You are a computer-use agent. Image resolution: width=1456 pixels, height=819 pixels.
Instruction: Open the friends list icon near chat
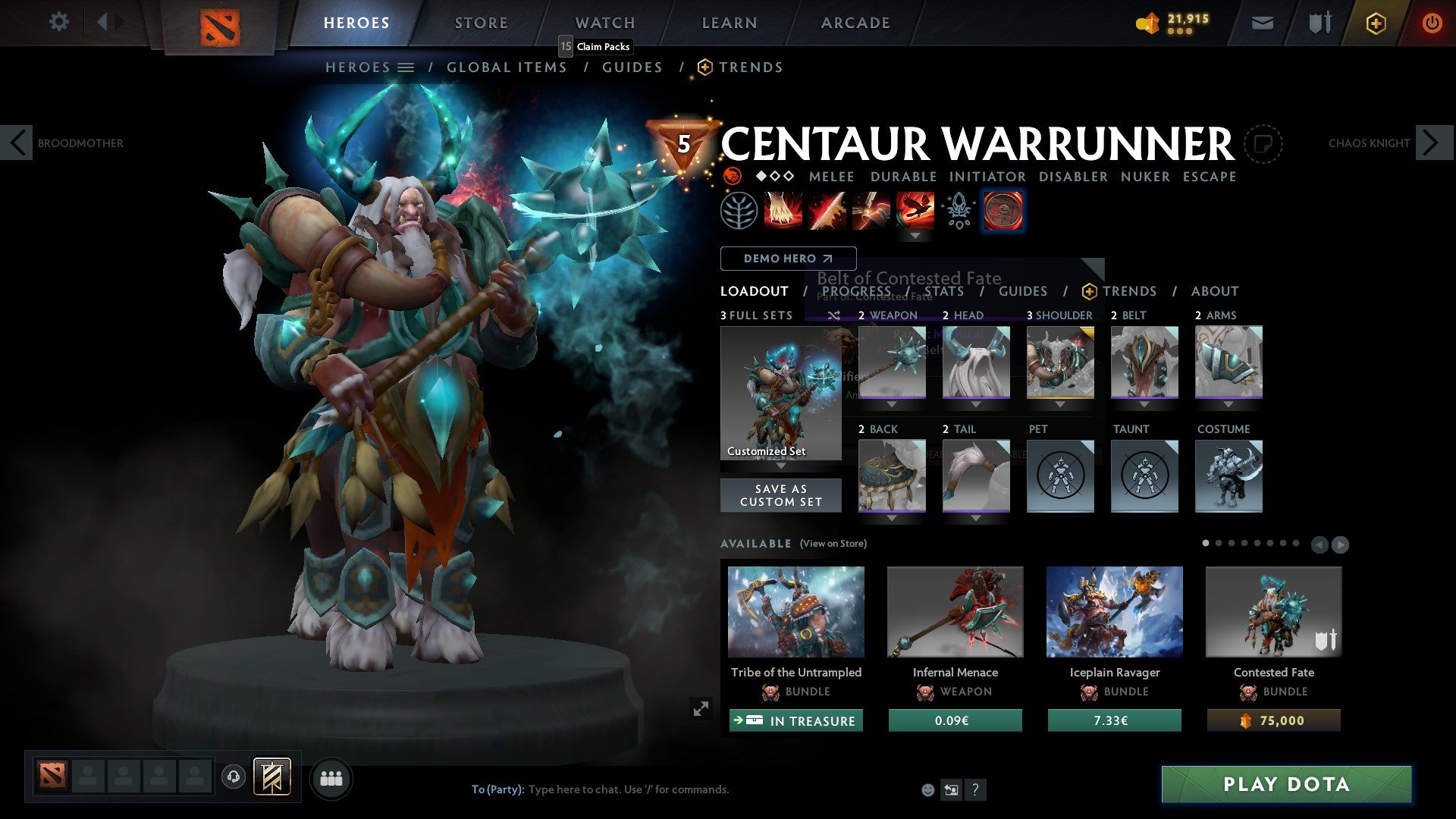(x=331, y=778)
